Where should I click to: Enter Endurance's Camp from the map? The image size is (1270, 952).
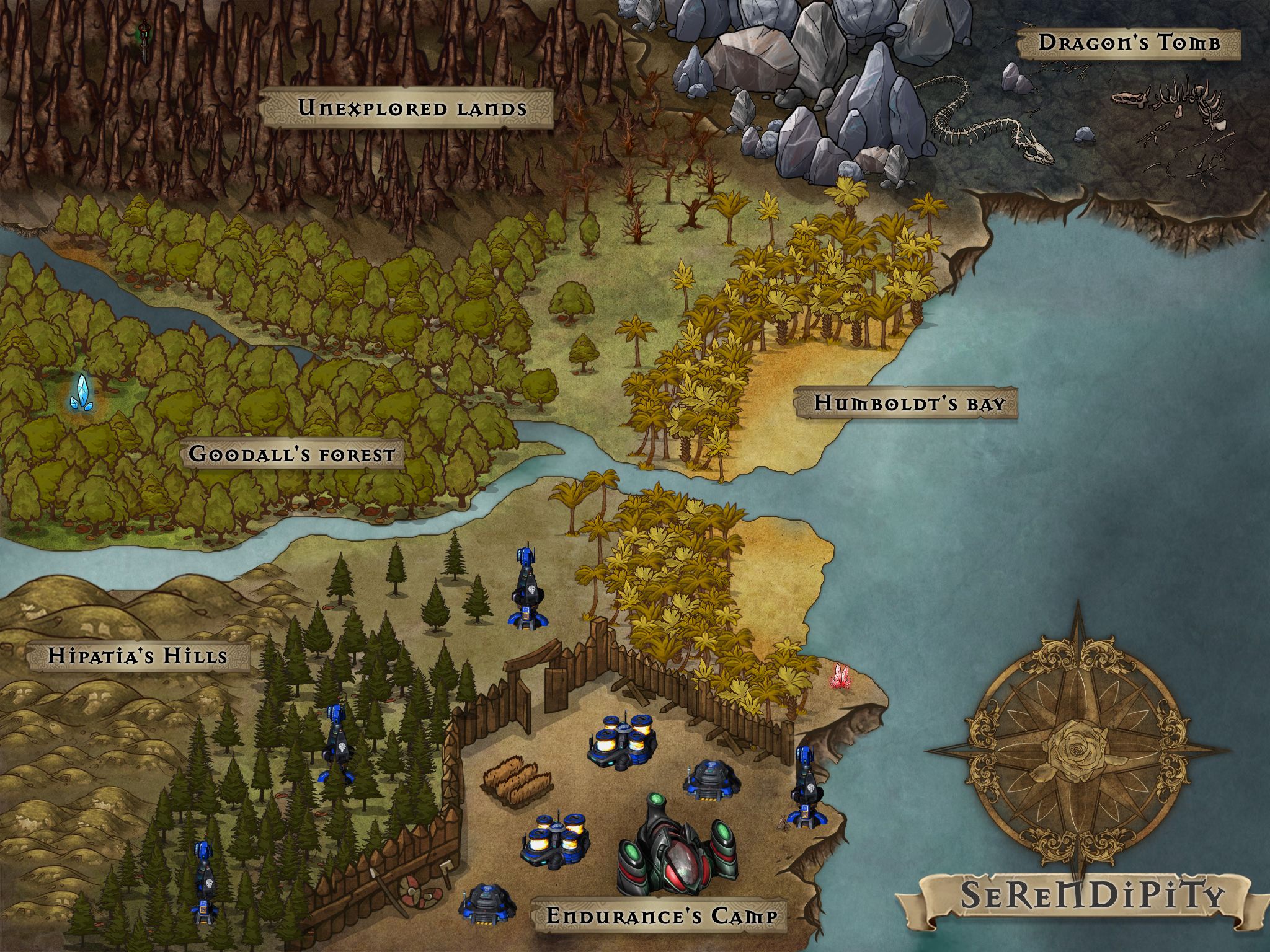point(661,916)
